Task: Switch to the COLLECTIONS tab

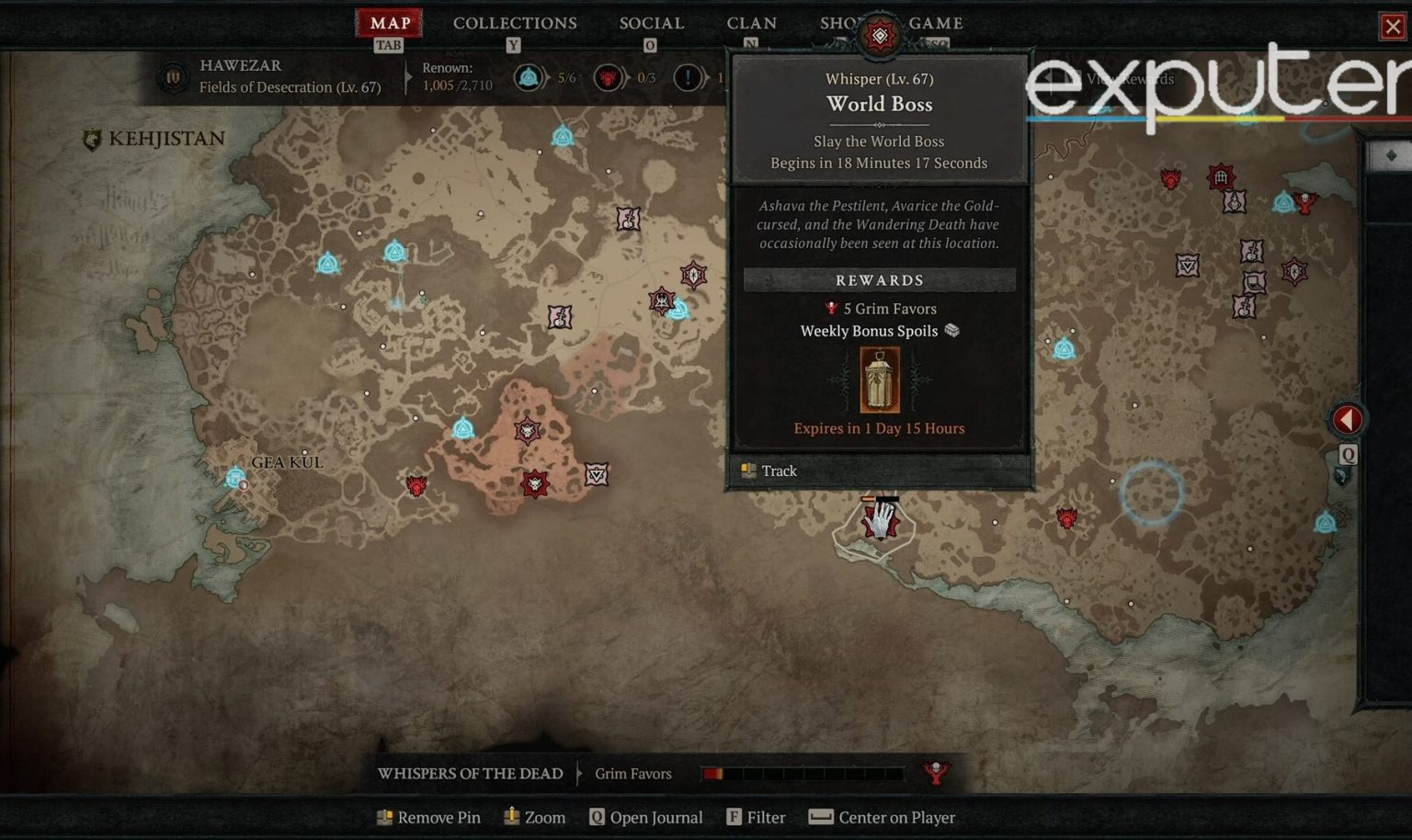Action: pyautogui.click(x=515, y=23)
